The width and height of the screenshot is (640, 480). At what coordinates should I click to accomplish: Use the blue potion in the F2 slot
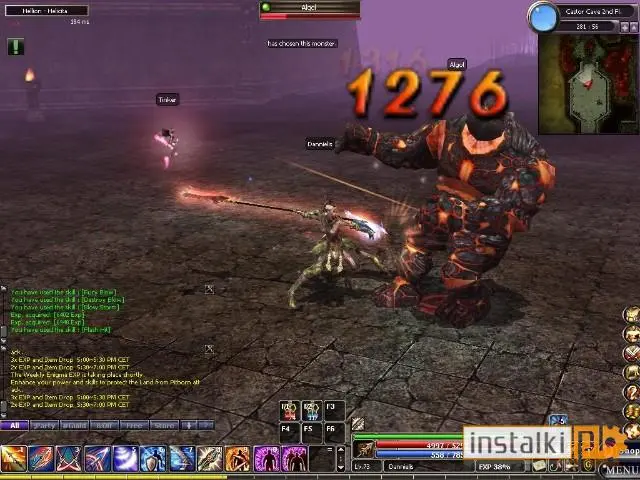pyautogui.click(x=311, y=410)
